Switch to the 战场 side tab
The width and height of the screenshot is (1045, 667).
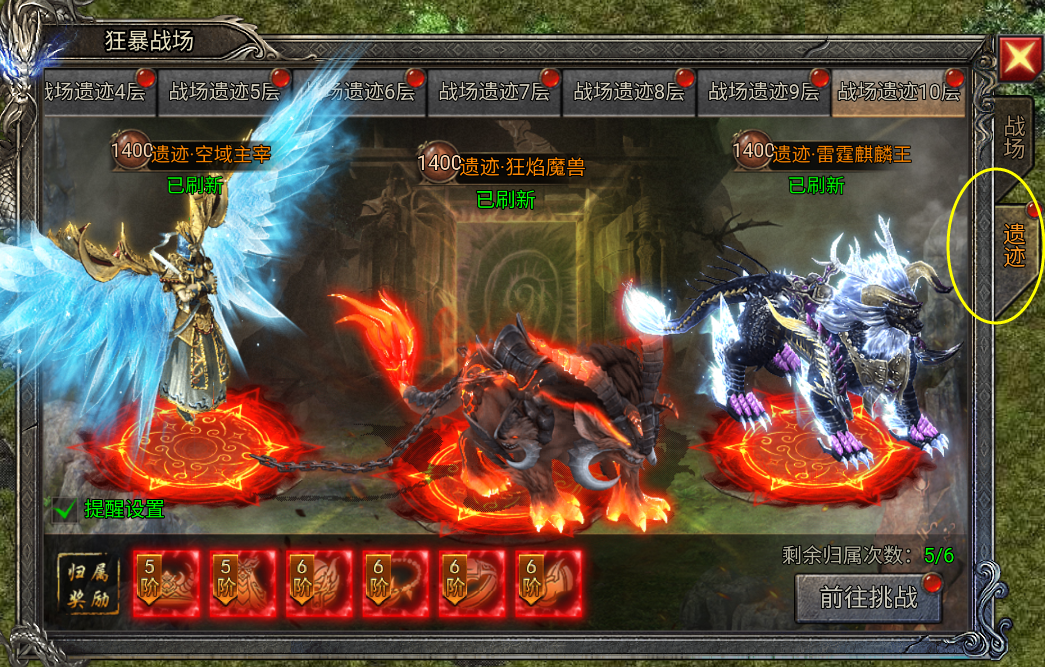tap(1013, 137)
